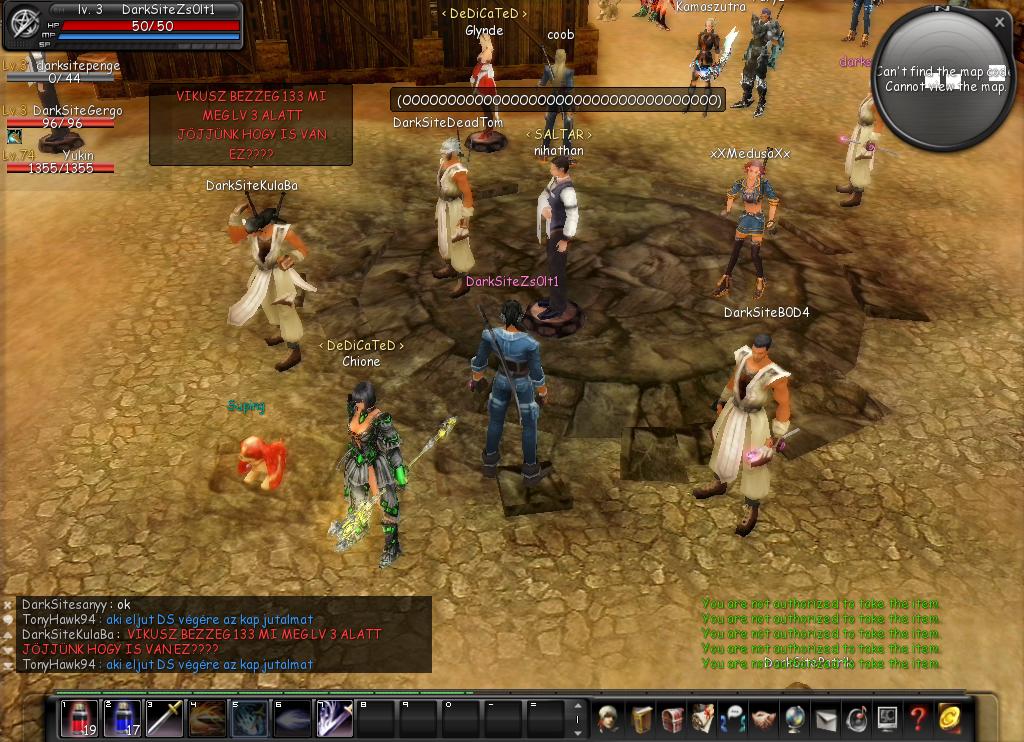
Task: Select the glowing sword skill in slot 7
Action: click(x=335, y=718)
